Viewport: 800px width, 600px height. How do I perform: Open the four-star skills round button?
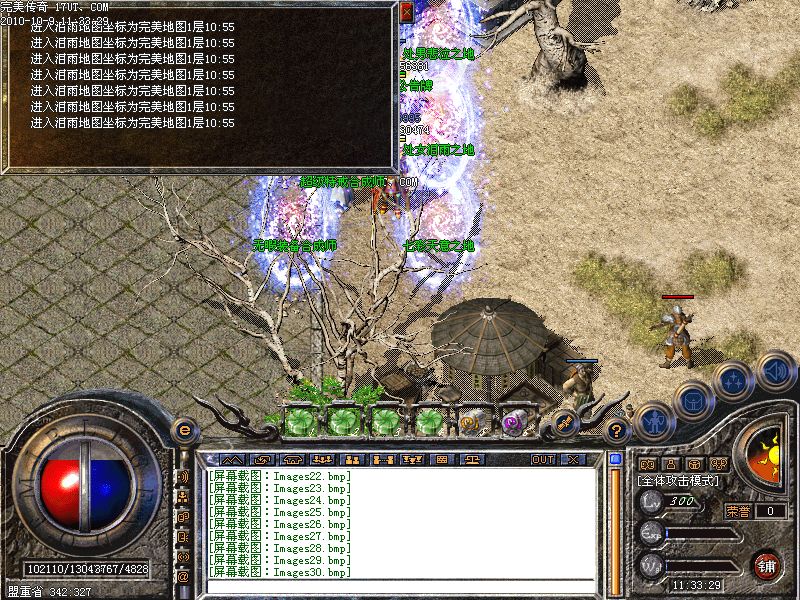pyautogui.click(x=734, y=381)
